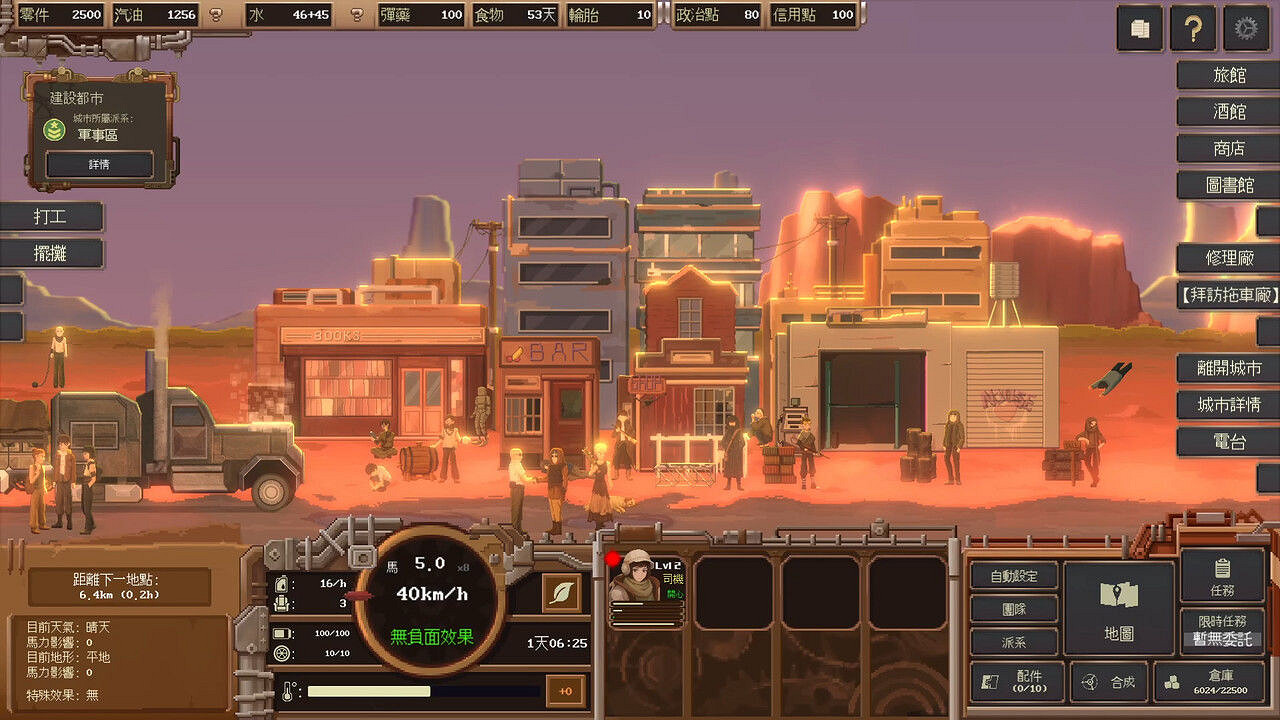The image size is (1280, 720).
Task: Show 城市詳情 city details
Action: coord(1228,405)
